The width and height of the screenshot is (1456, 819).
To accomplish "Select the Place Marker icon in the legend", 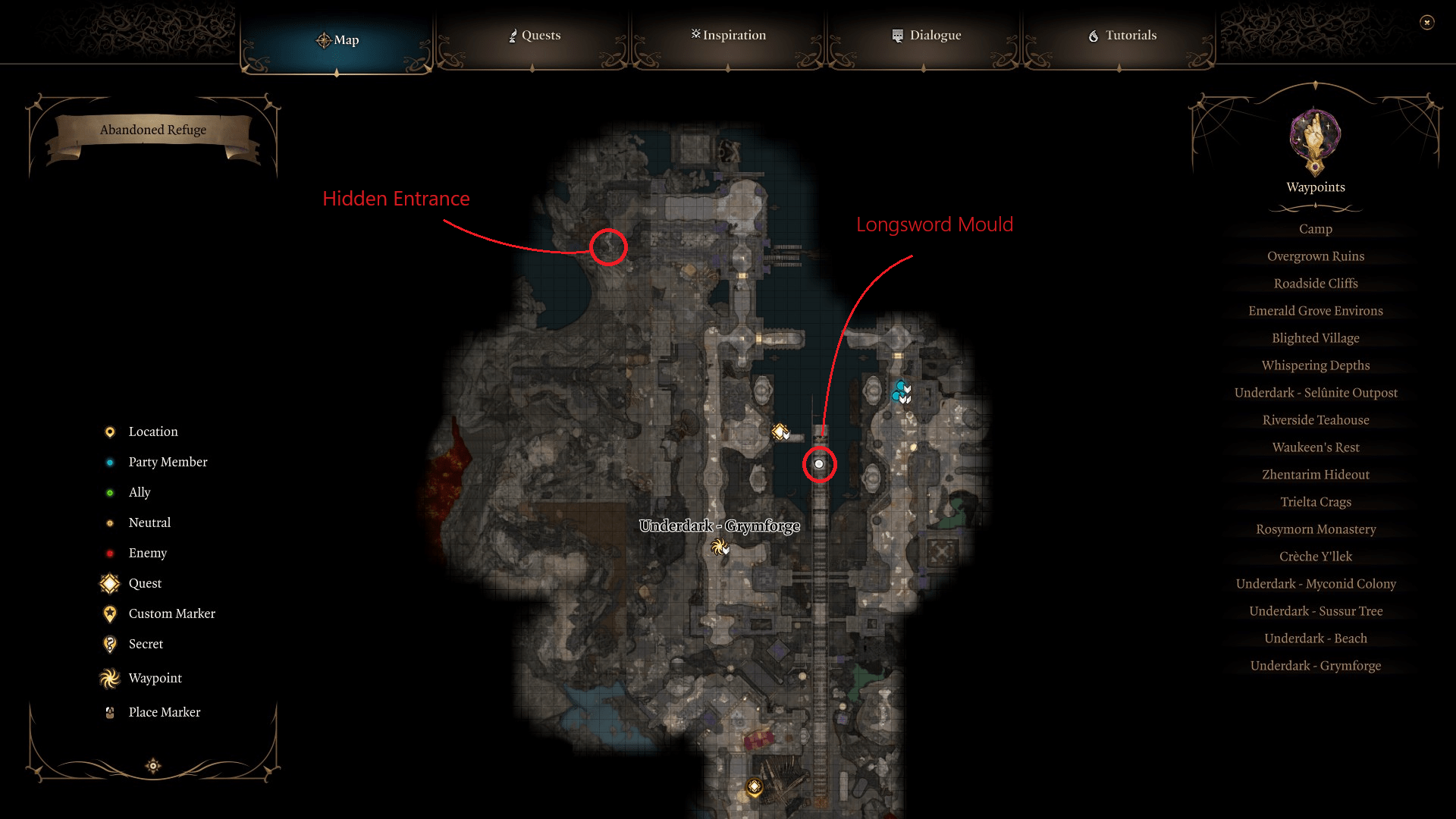I will coord(108,711).
